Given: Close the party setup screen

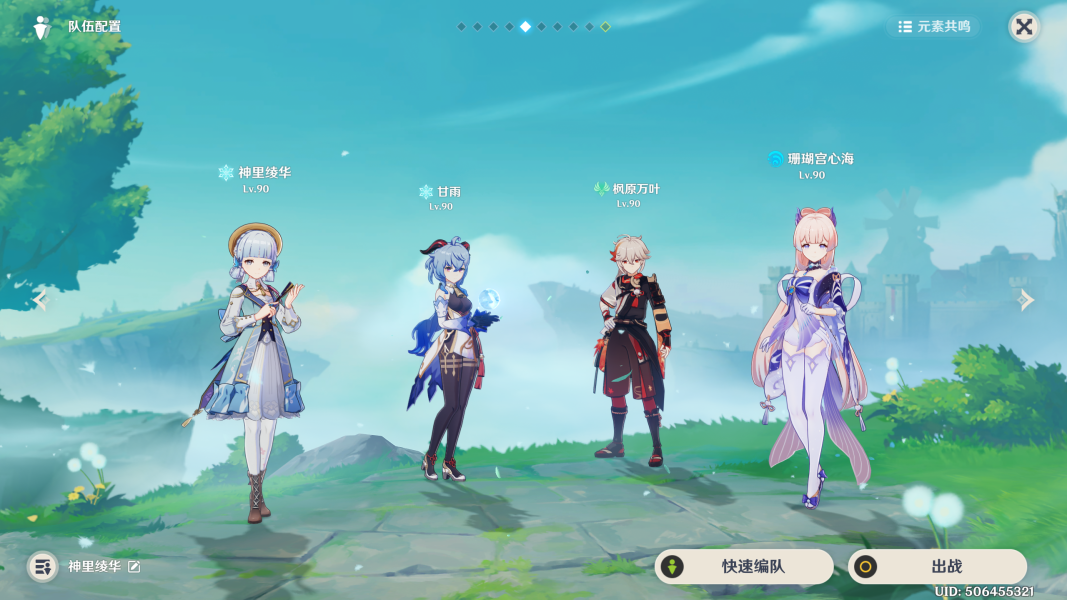Looking at the screenshot, I should click(x=1024, y=27).
